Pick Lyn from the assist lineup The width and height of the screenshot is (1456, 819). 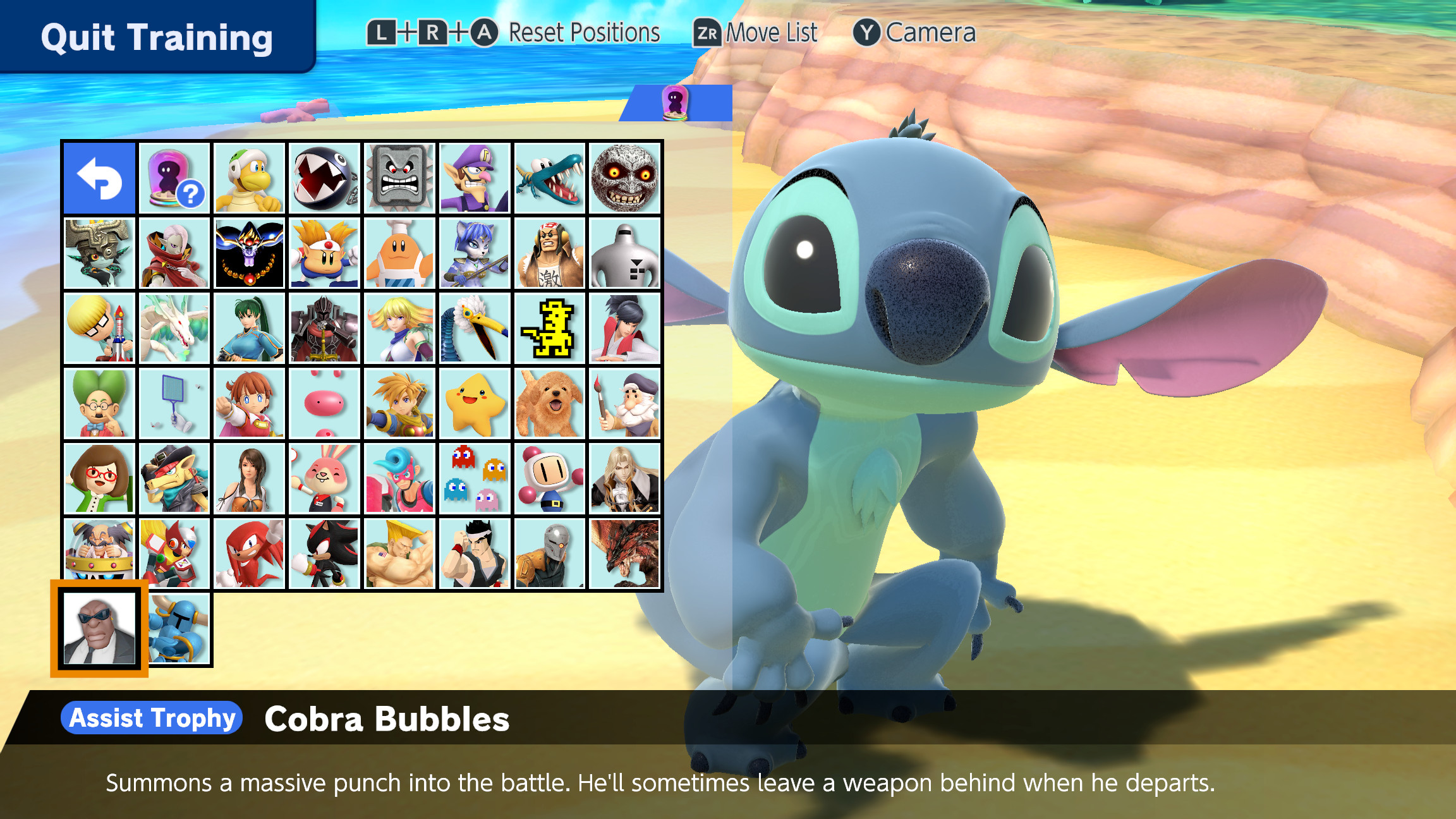249,327
